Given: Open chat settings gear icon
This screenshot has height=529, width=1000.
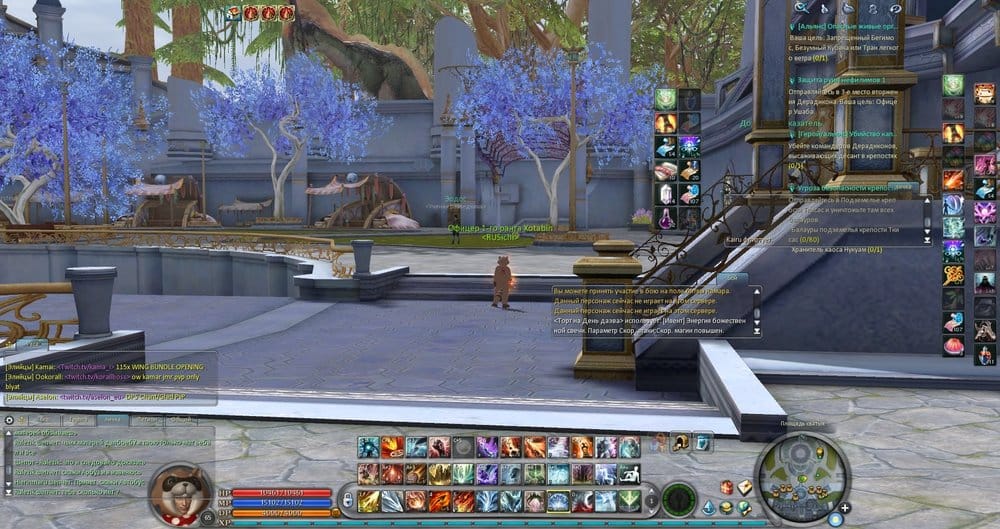Looking at the screenshot, I should click(x=11, y=419).
